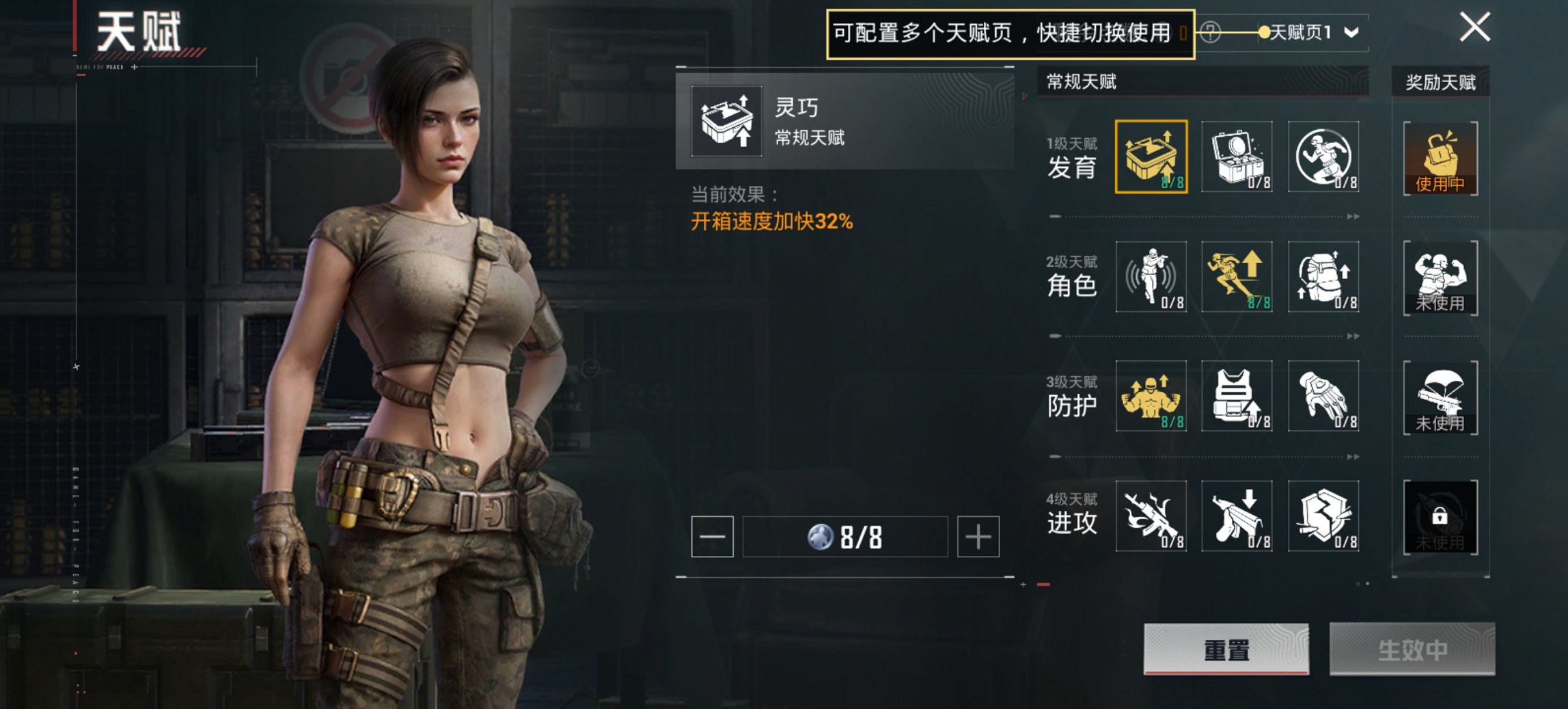Click minus to remove a talent point

tap(713, 537)
